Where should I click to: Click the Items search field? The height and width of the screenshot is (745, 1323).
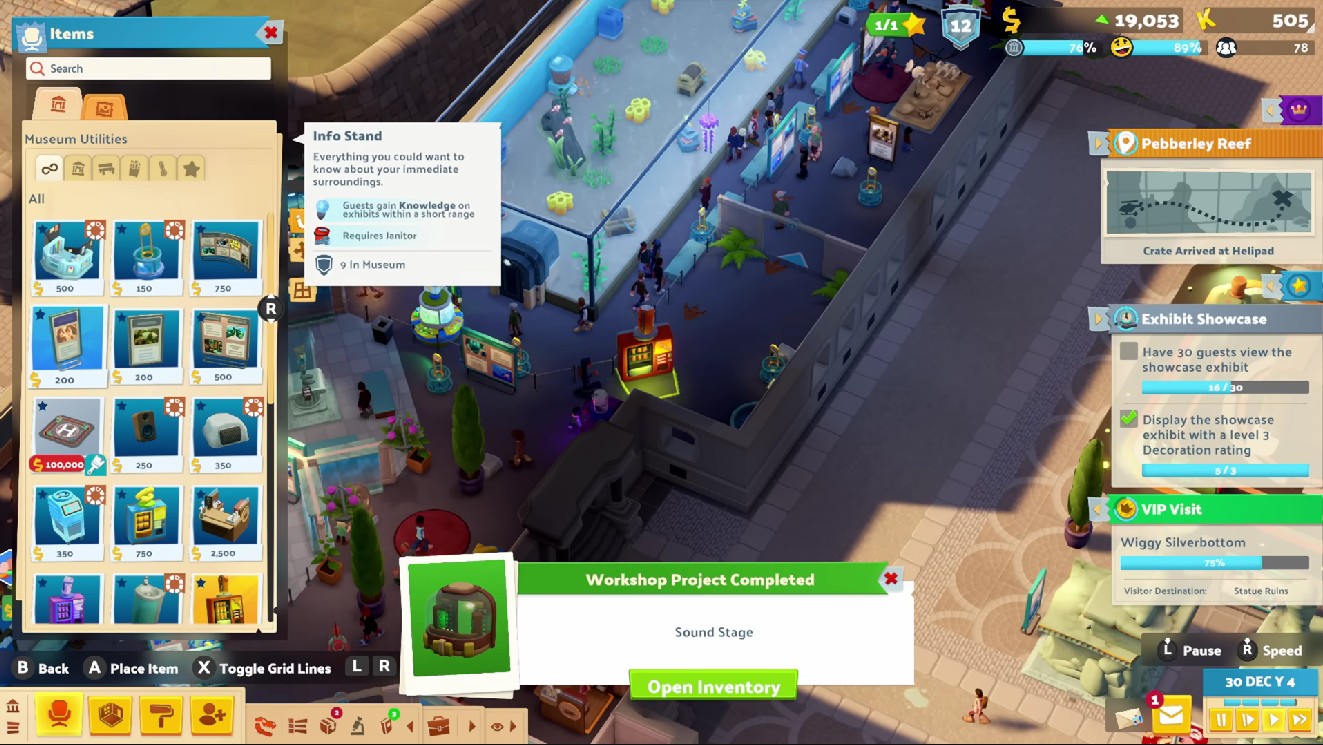pos(148,69)
